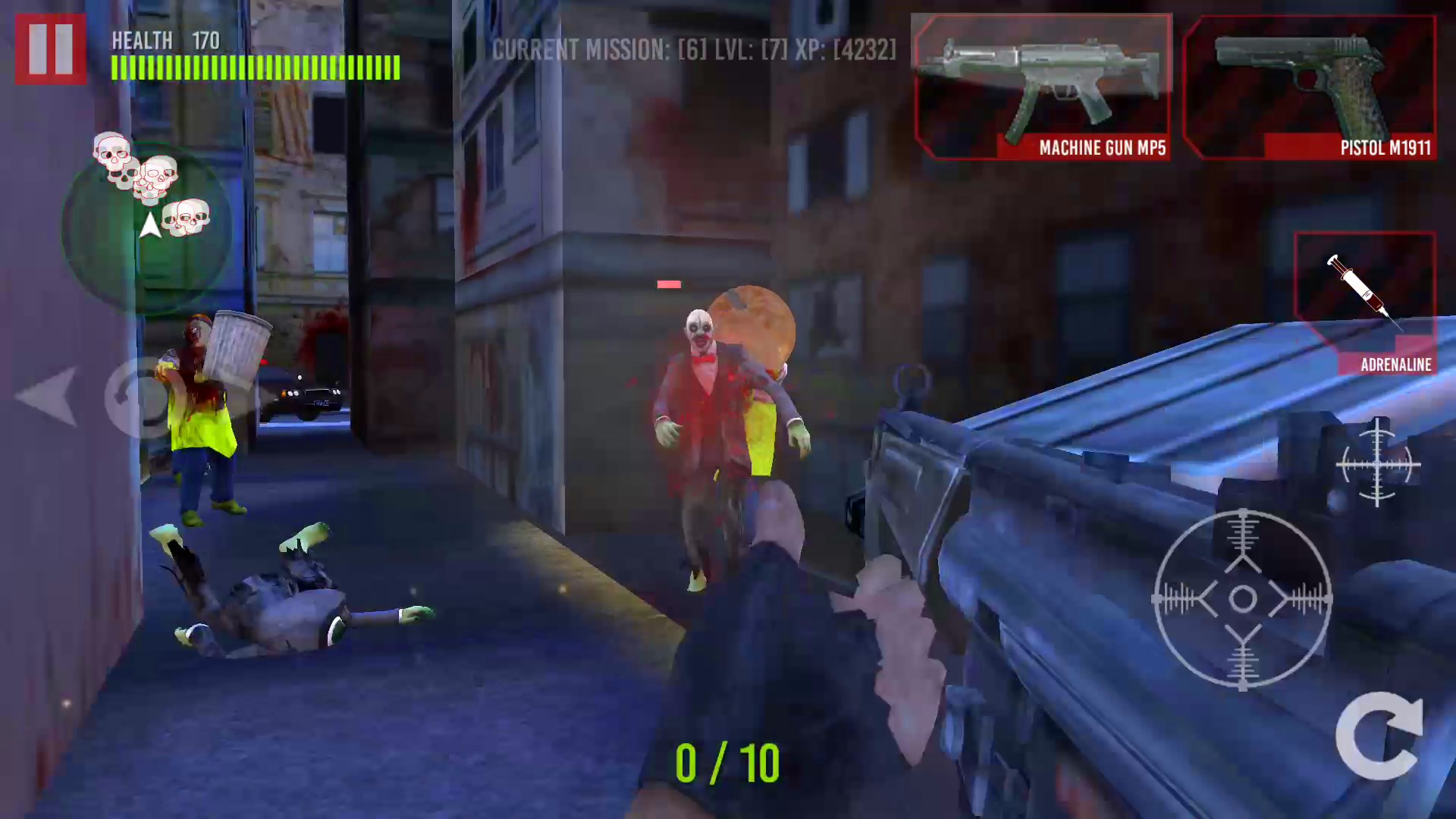Select the health display tab
This screenshot has height=819, width=1456.
[x=143, y=40]
